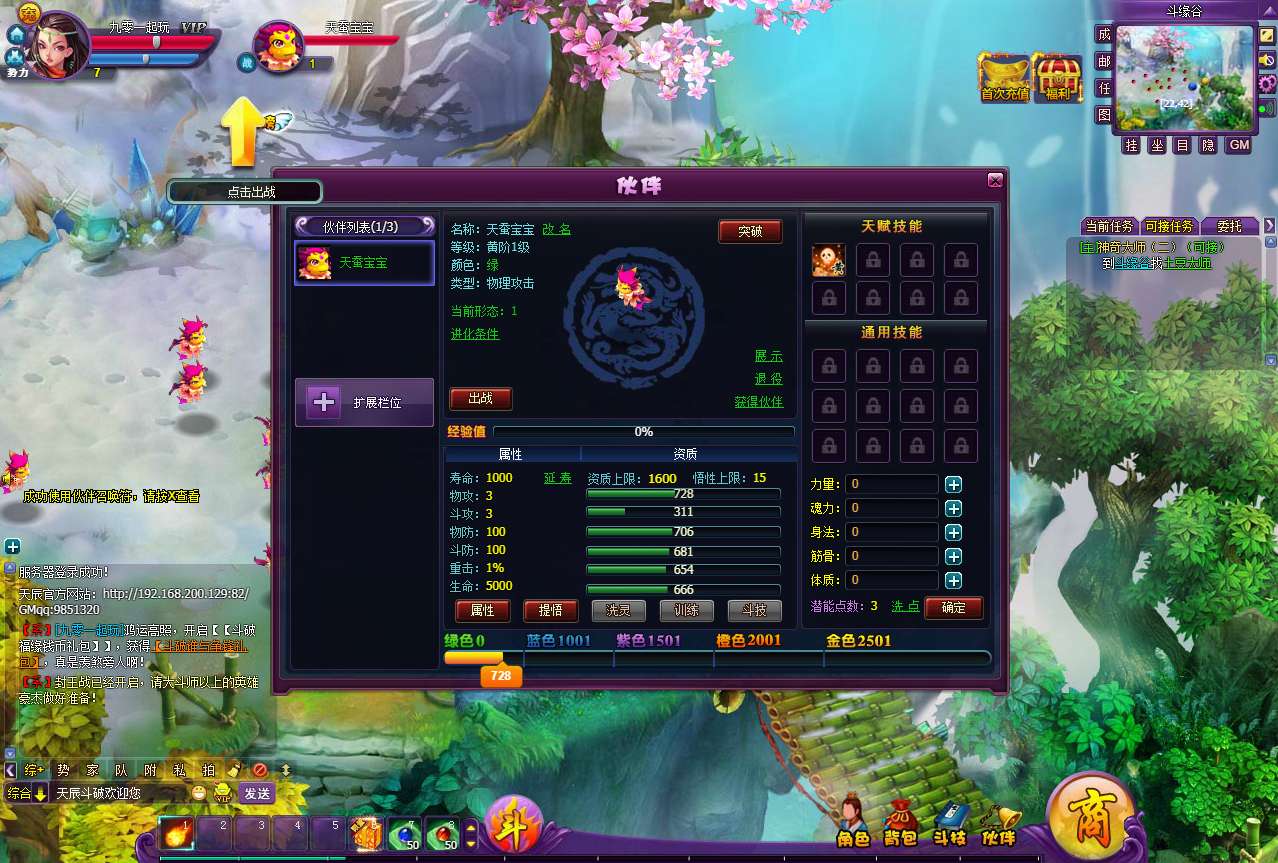1278x863 pixels.
Task: Open the 福利 welfare chest icon
Action: click(x=1056, y=78)
